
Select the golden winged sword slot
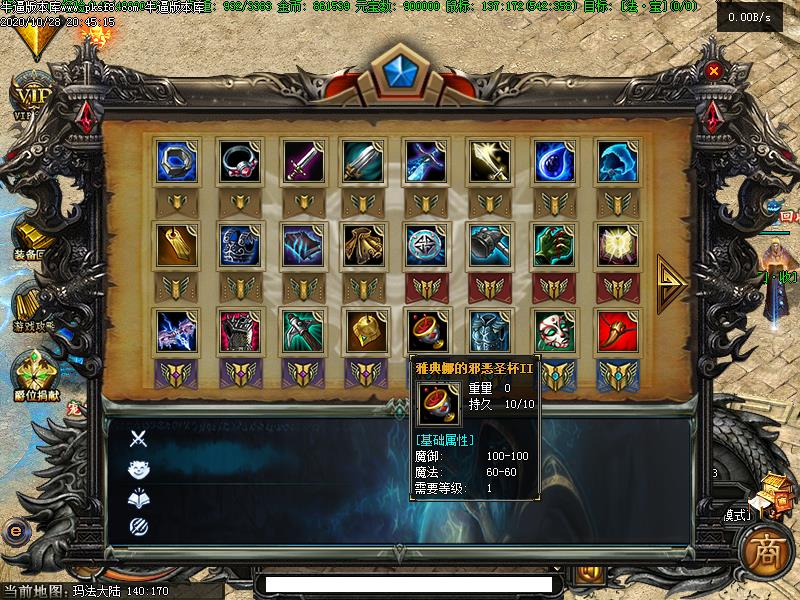tap(490, 161)
